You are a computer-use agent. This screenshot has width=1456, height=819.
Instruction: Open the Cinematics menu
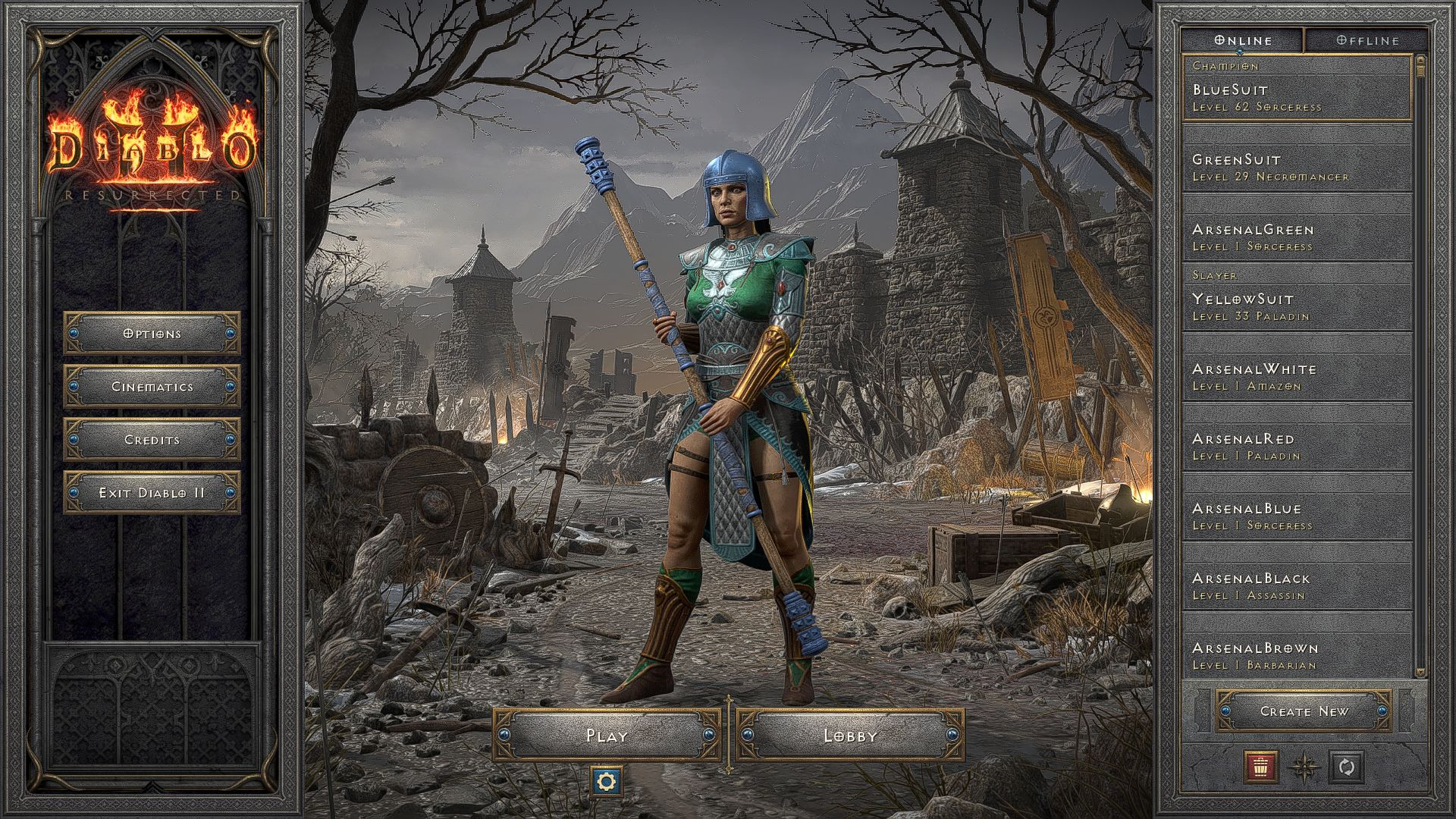pos(152,386)
